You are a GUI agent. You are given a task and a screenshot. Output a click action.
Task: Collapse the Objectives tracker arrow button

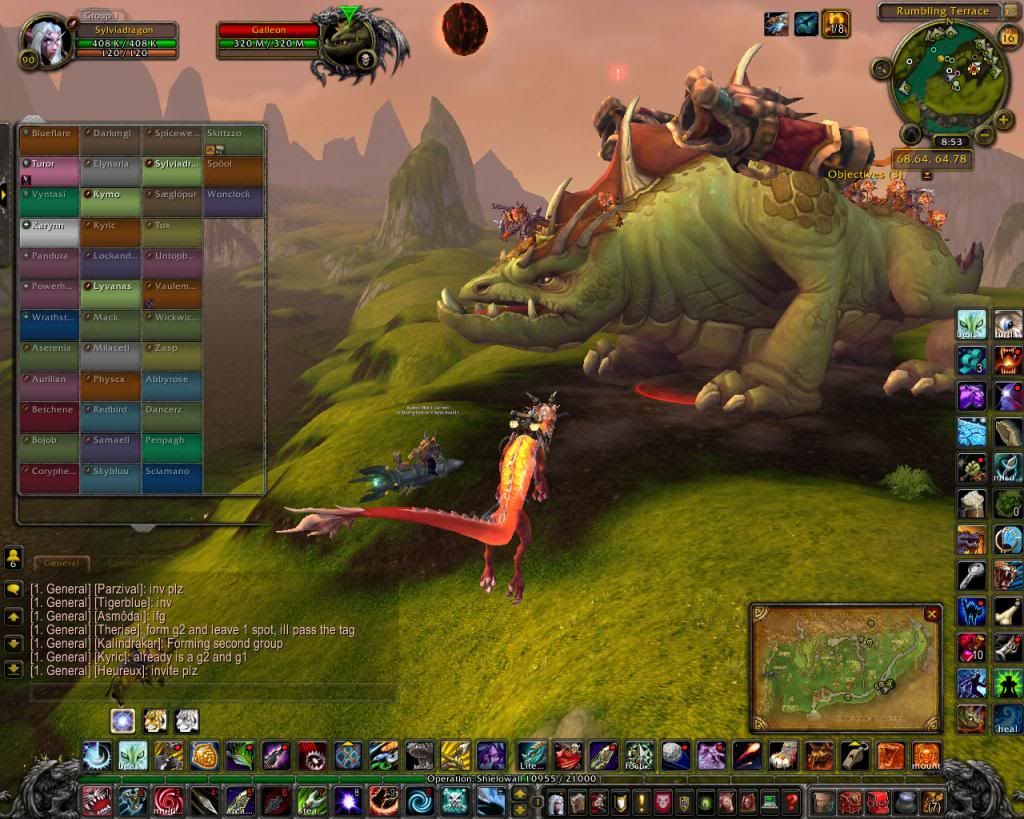coord(927,174)
